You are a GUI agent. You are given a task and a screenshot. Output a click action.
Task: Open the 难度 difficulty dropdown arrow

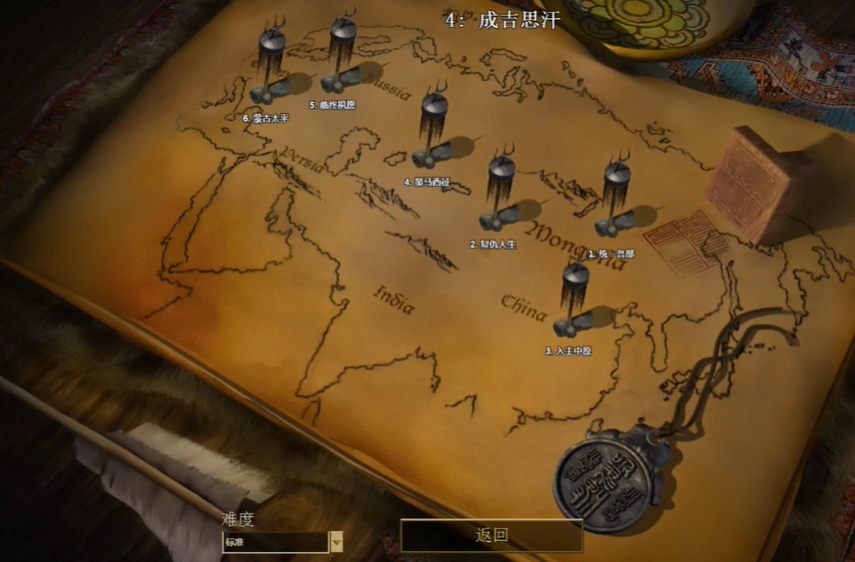336,542
